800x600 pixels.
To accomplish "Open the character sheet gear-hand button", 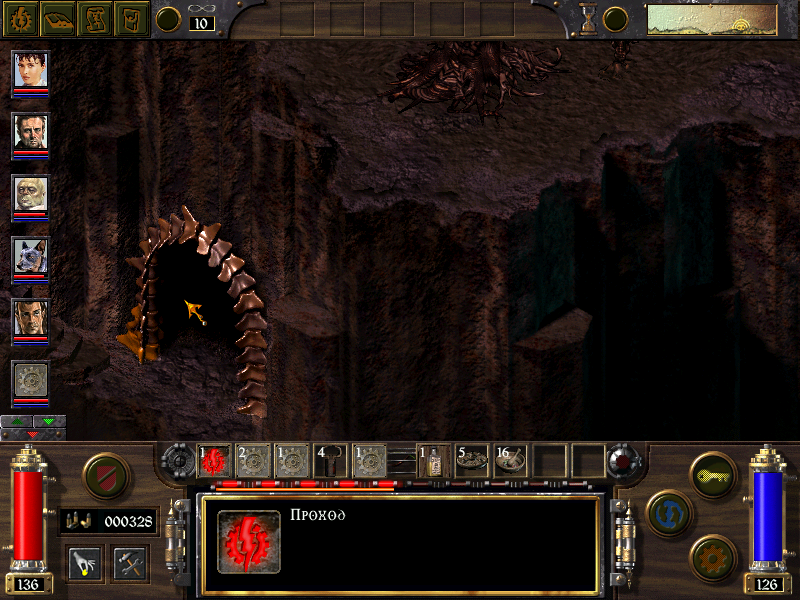I will coord(20,17).
